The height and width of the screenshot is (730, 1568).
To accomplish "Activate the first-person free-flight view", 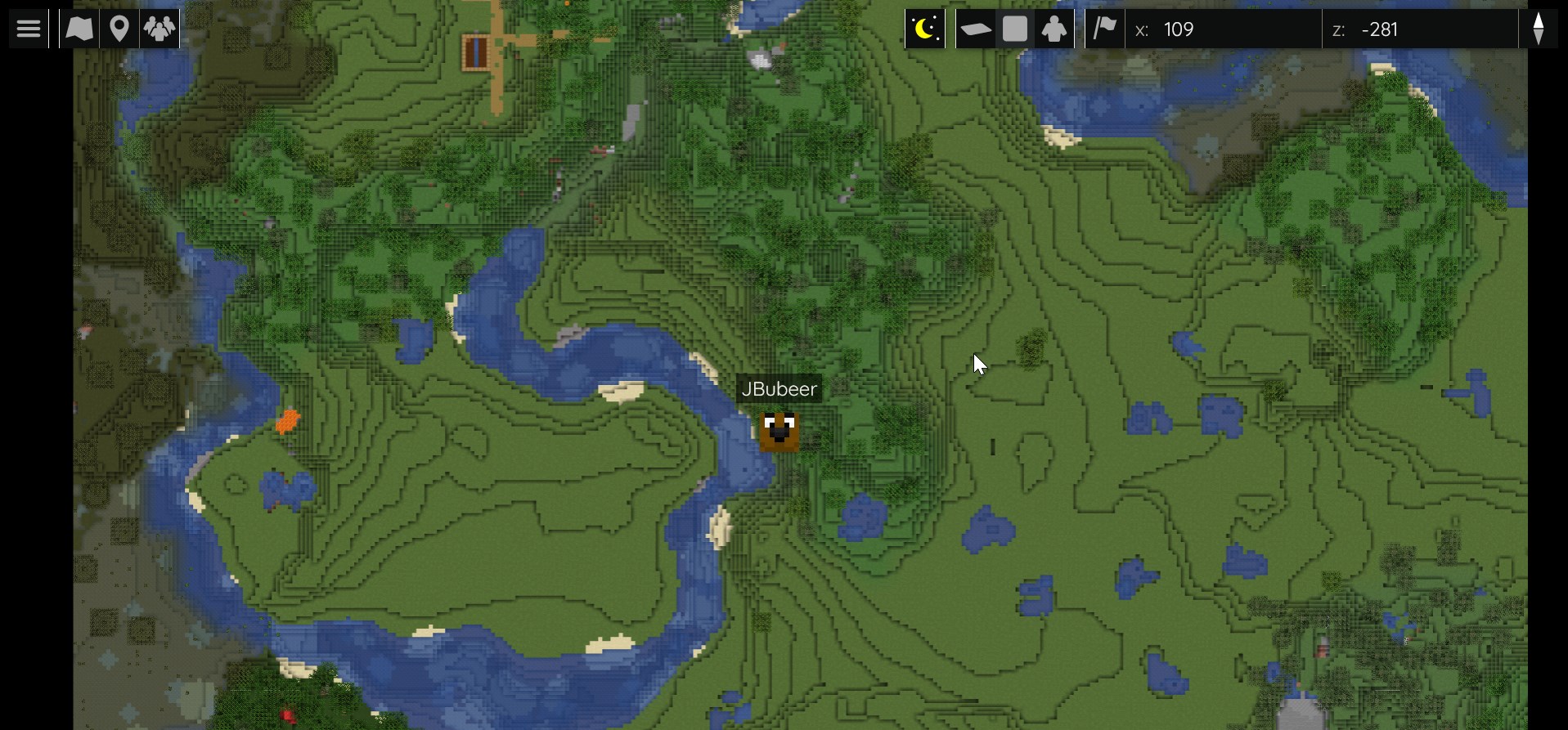I will (1054, 29).
